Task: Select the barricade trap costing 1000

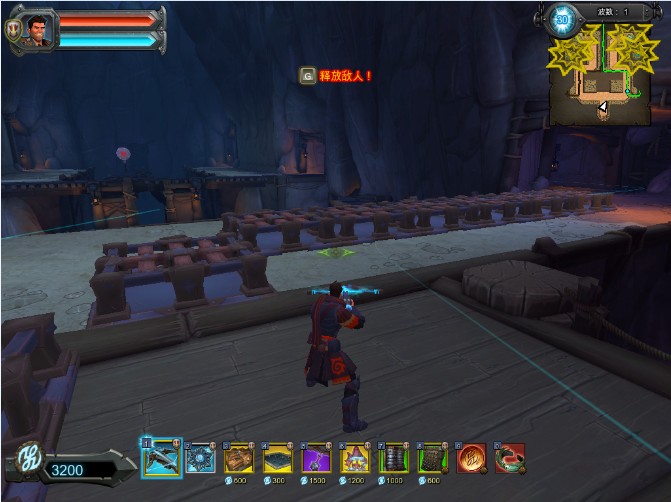Action: tap(394, 458)
